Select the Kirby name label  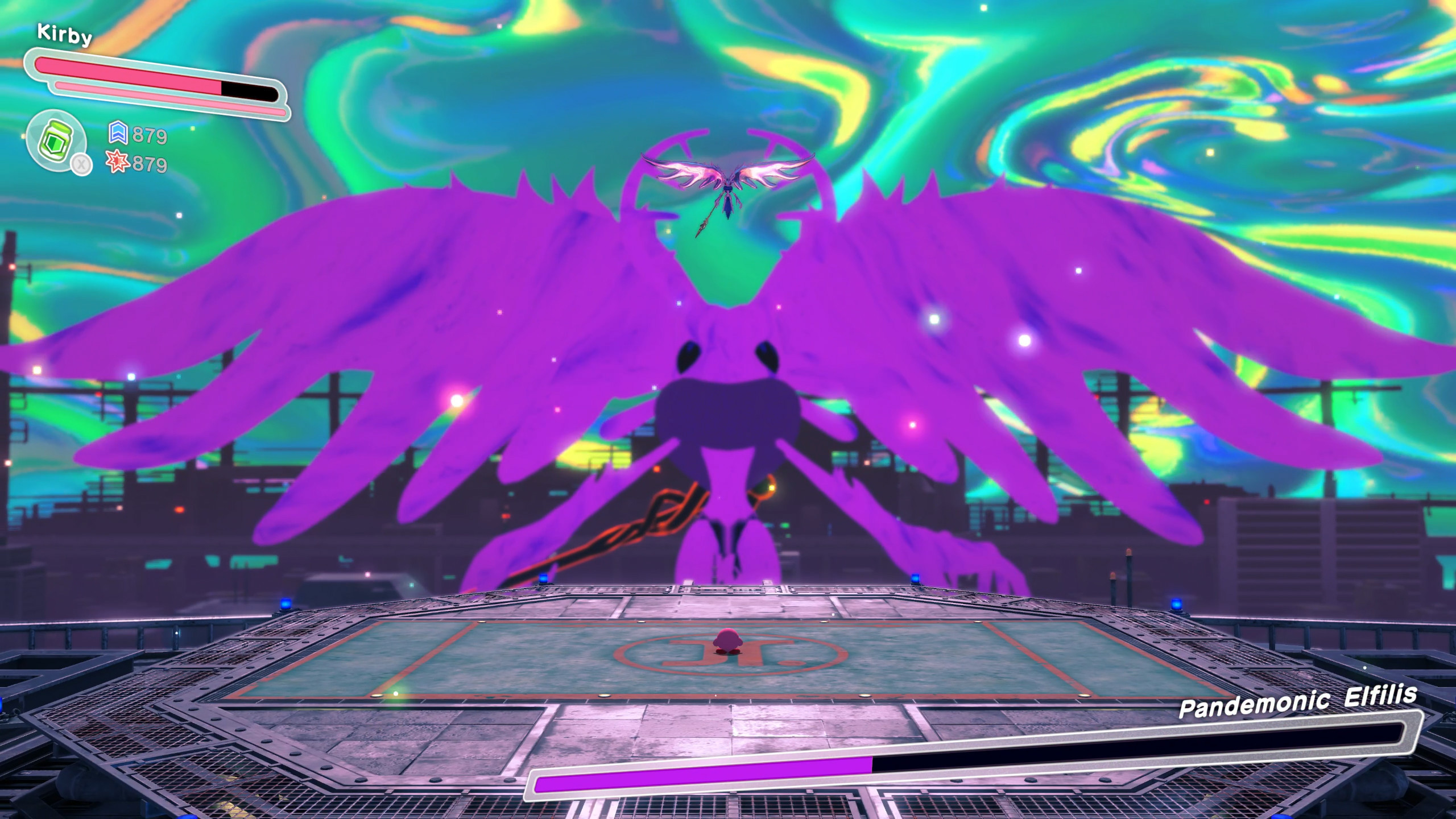pos(64,35)
